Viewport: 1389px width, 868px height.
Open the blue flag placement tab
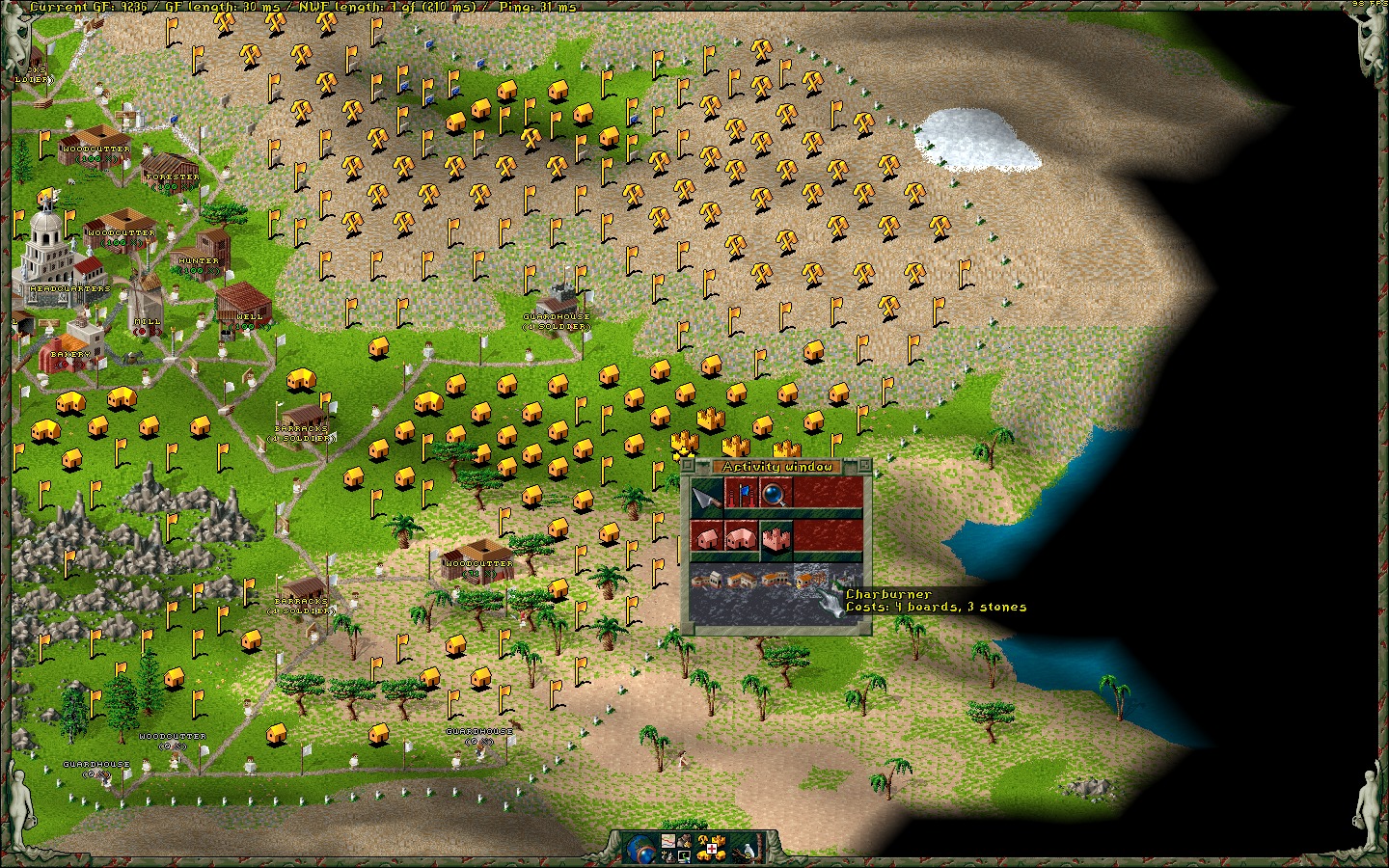[742, 495]
